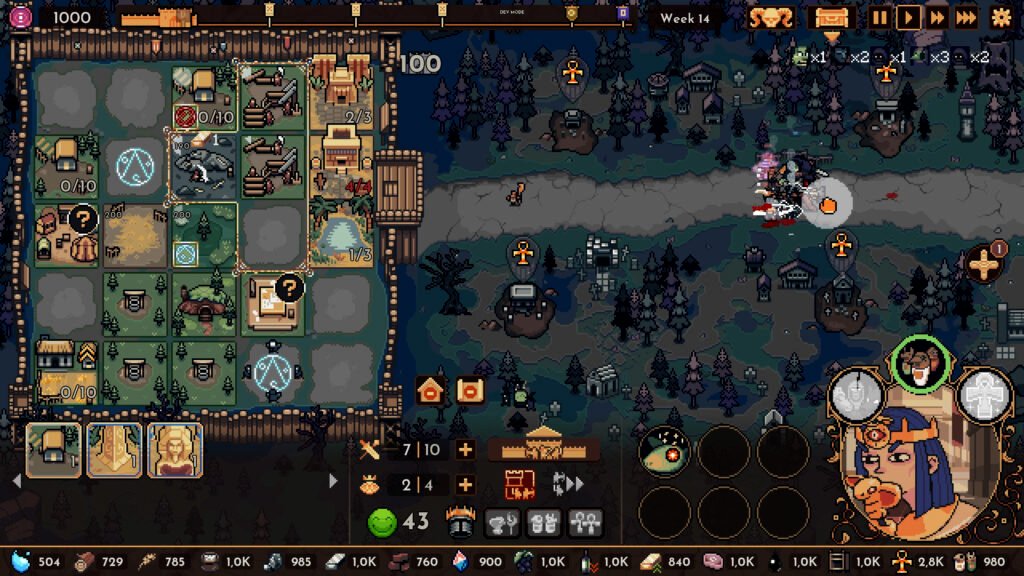Switch to double fast-forward speed
1024x576 pixels.
937,17
